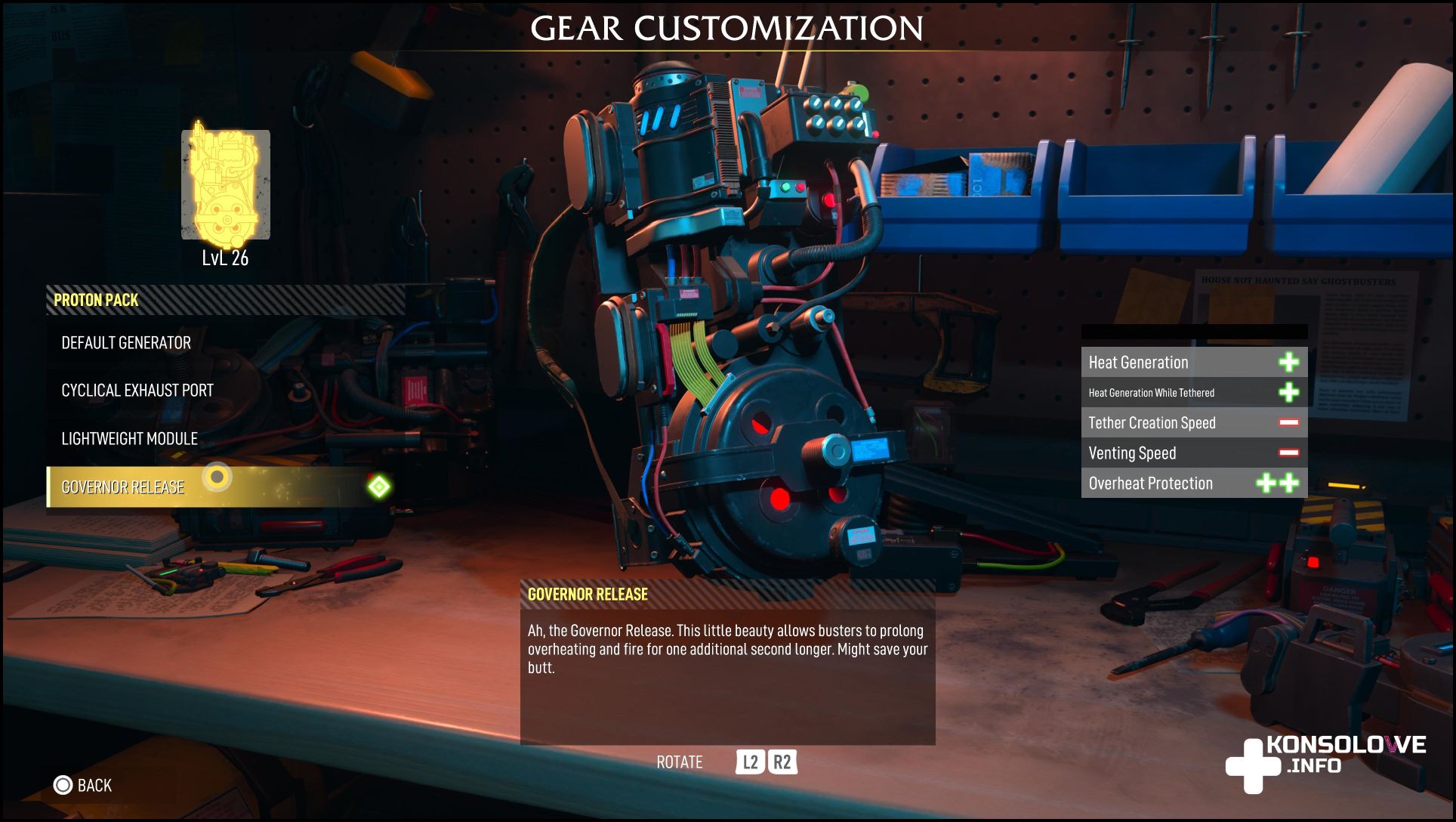Select the Lightweight Module entry
Image resolution: width=1456 pixels, height=822 pixels.
pos(129,439)
